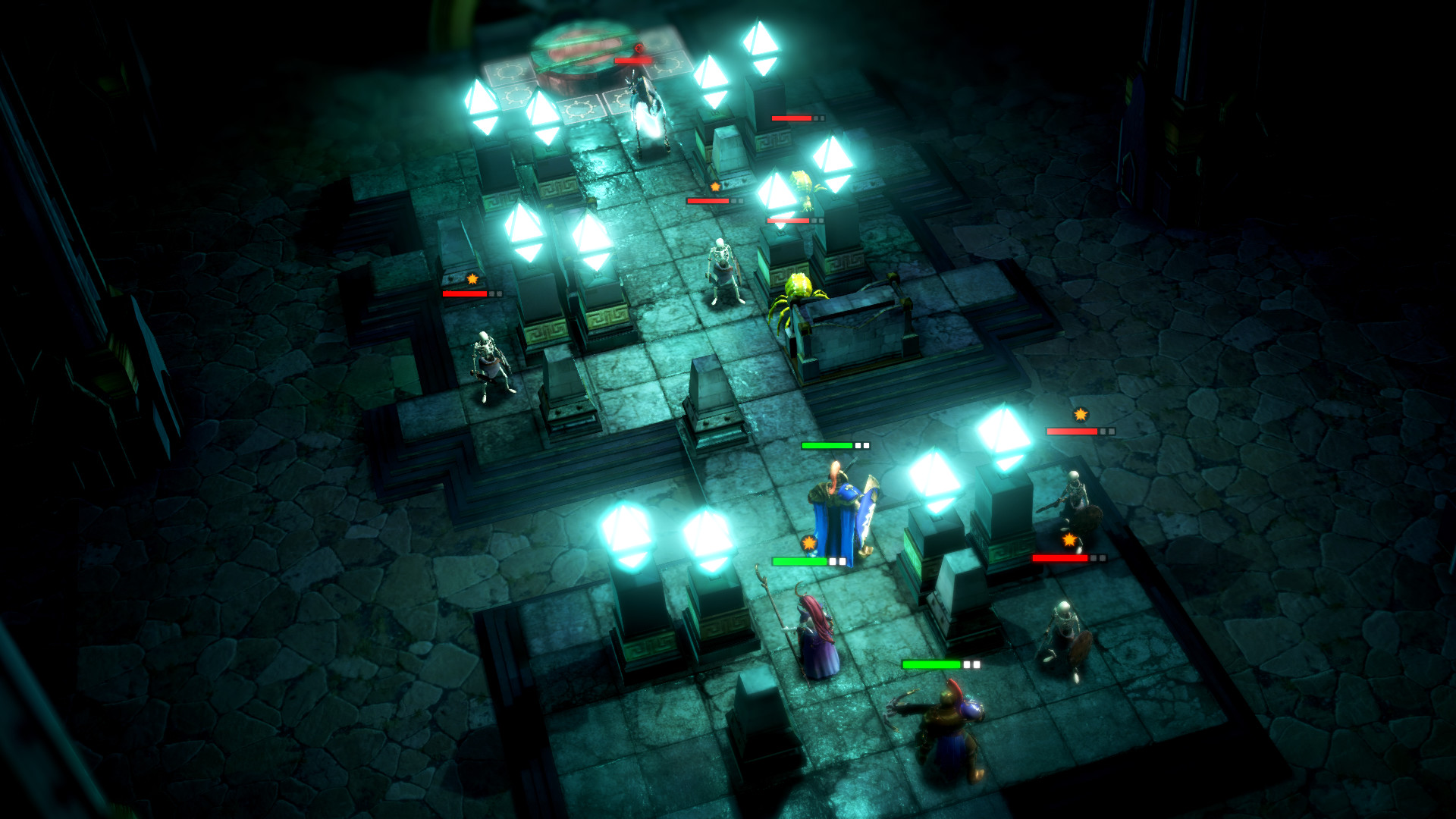
Task: Select the burst icon above the skeleton near the sarcophagus
Action: coord(714,187)
